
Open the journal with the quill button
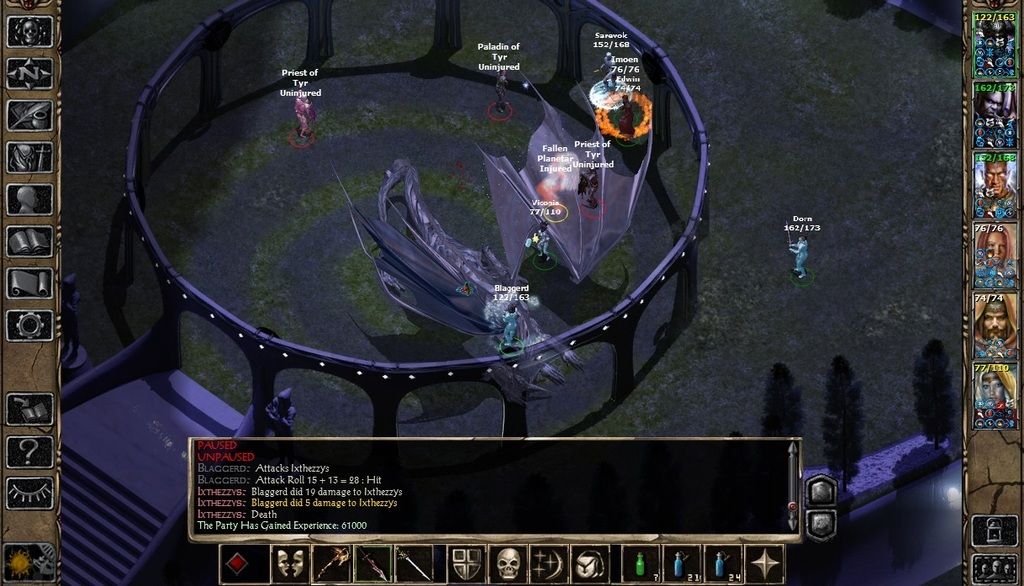click(29, 115)
